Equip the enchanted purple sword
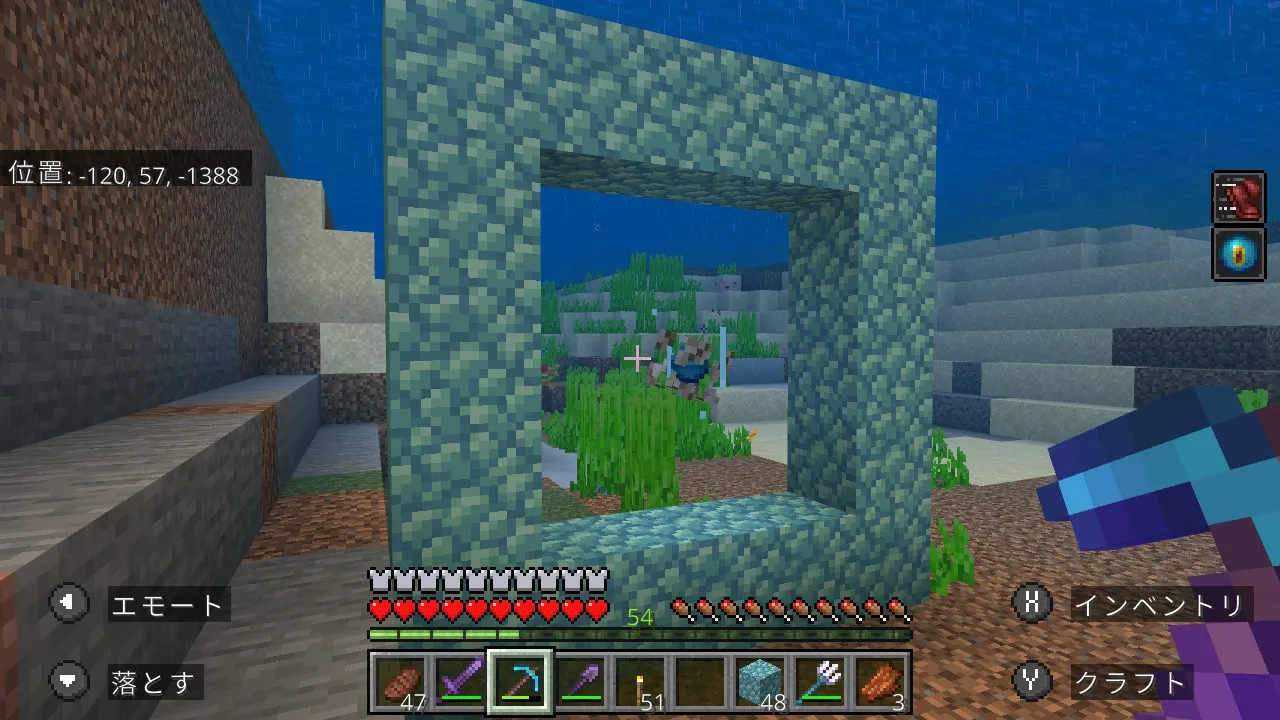Viewport: 1280px width, 720px height. point(459,683)
